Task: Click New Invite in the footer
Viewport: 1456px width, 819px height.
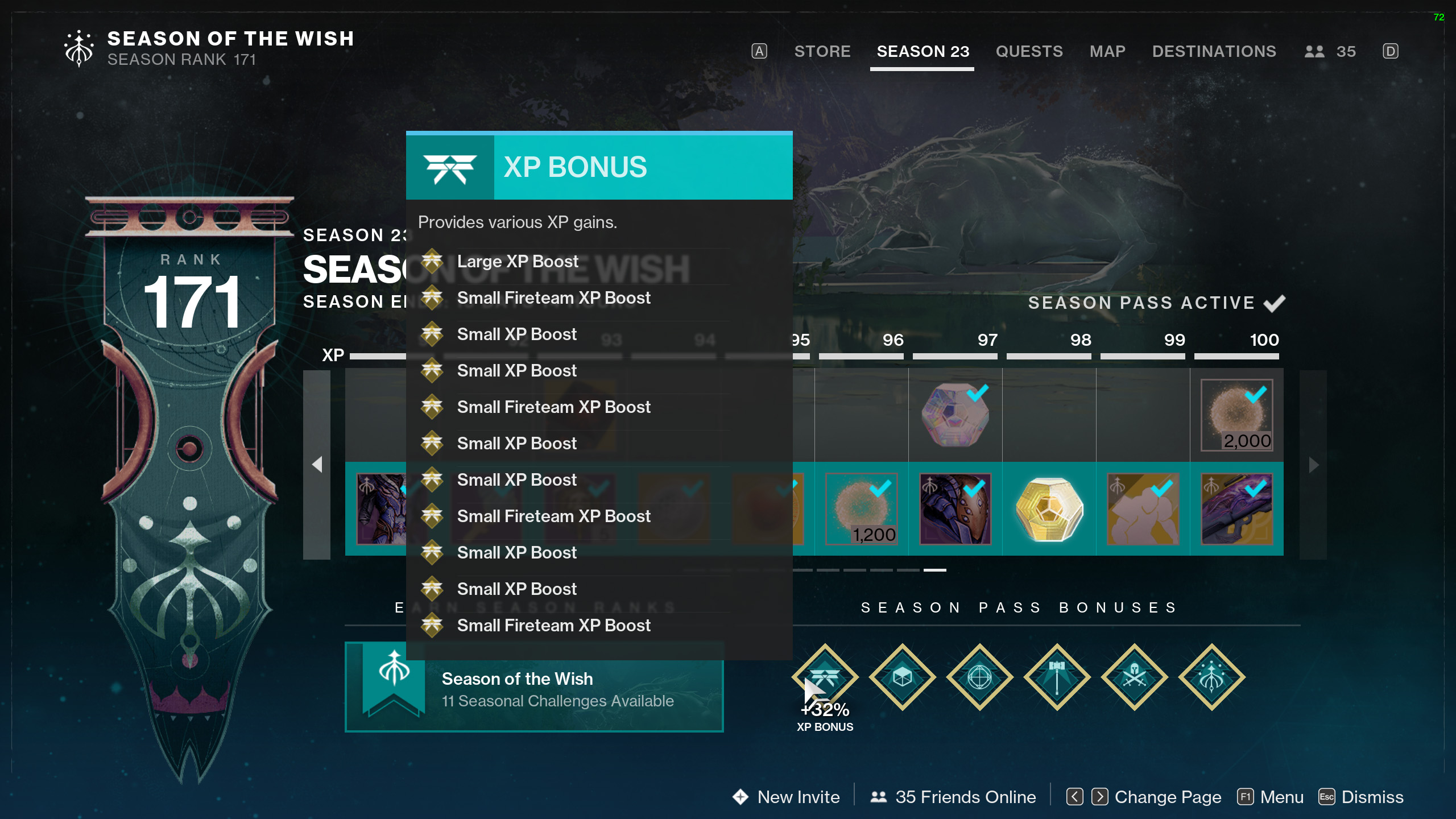Action: (787, 797)
